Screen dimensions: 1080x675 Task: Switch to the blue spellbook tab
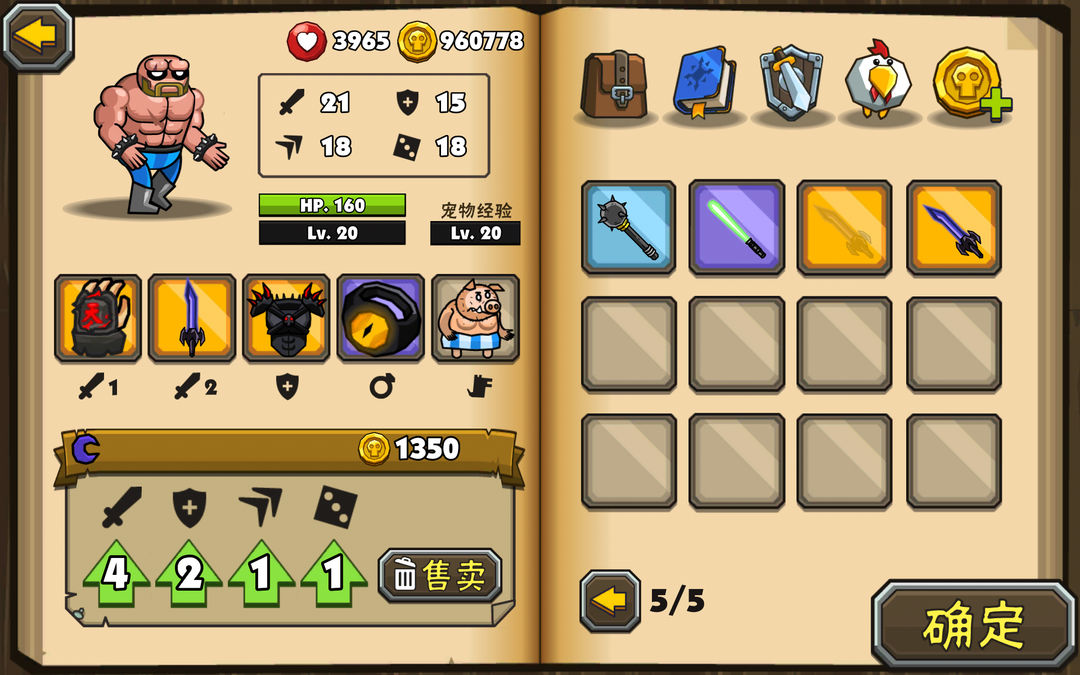[704, 82]
